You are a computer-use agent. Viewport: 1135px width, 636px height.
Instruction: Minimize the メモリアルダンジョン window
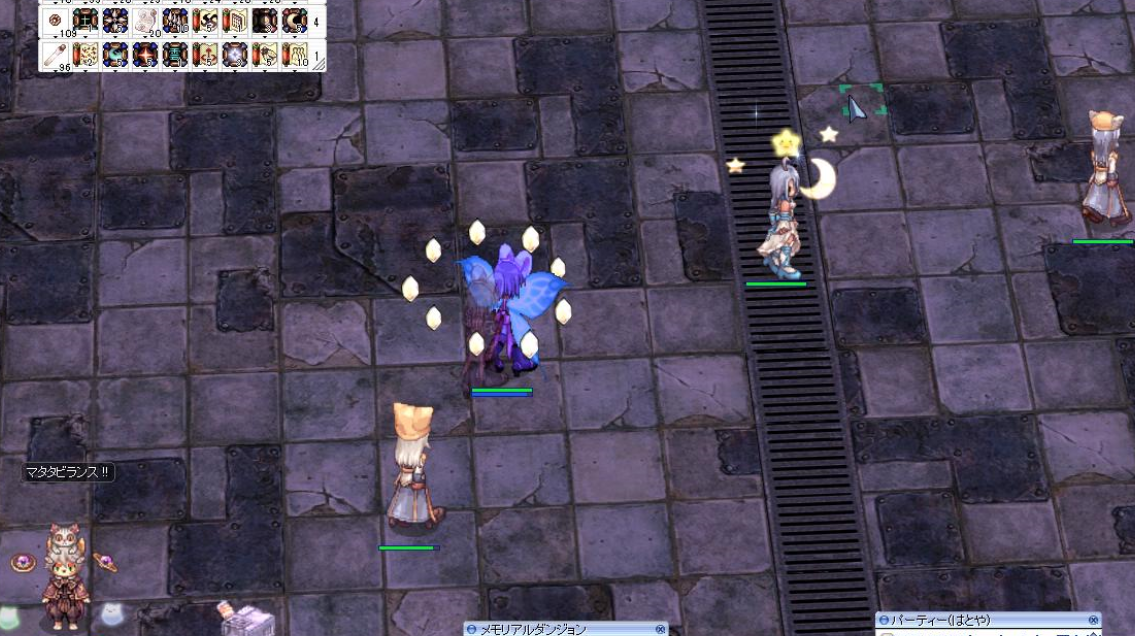[471, 629]
